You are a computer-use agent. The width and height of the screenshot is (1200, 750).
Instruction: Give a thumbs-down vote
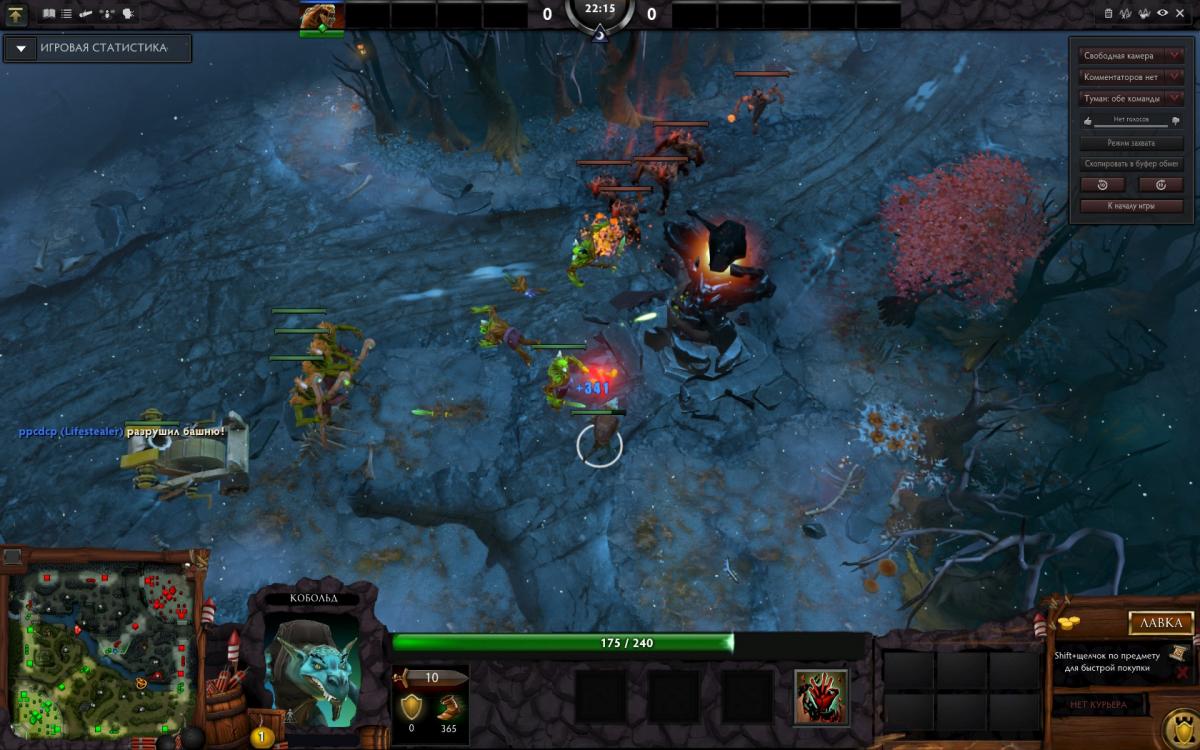point(1175,121)
